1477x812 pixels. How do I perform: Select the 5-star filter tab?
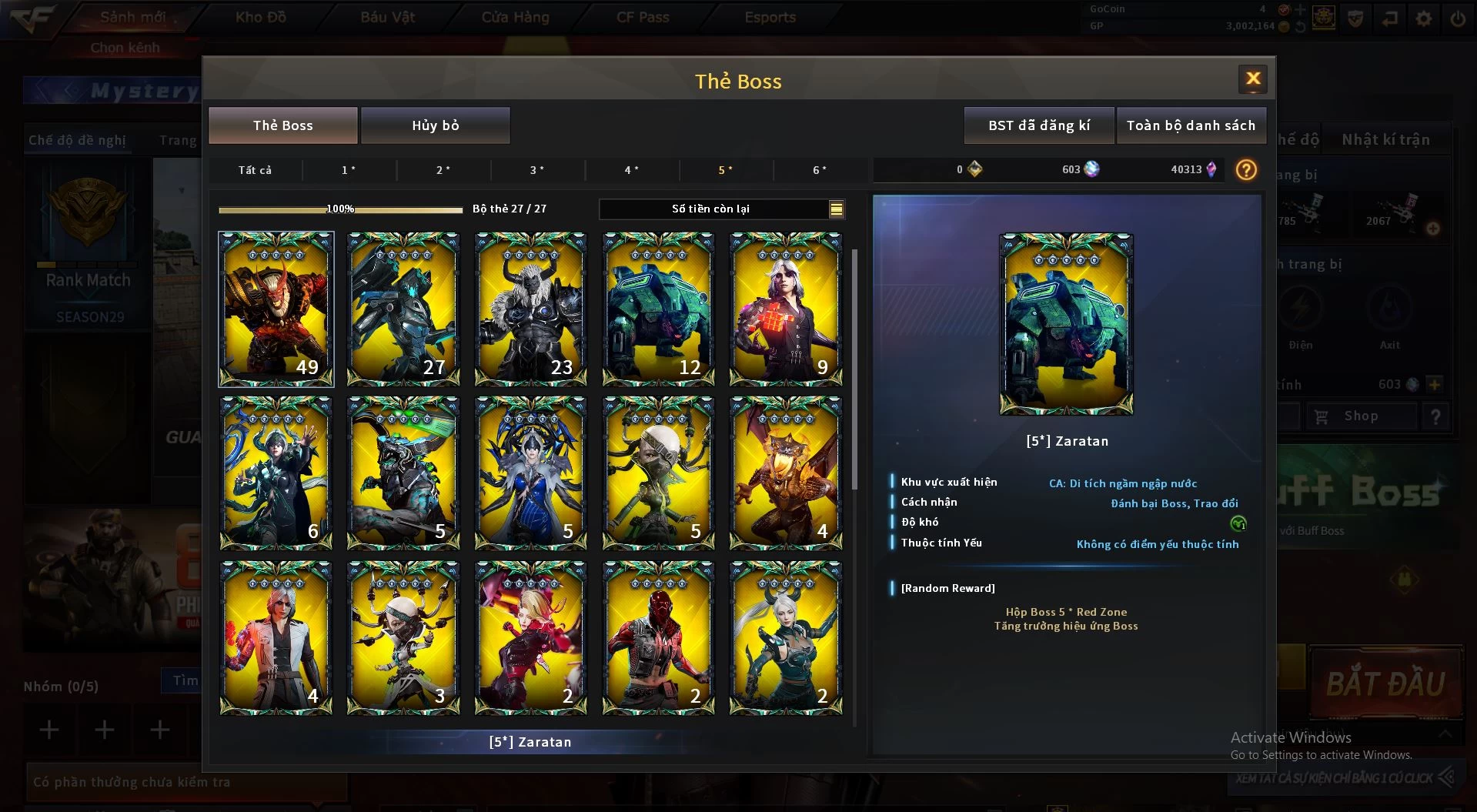click(x=725, y=170)
